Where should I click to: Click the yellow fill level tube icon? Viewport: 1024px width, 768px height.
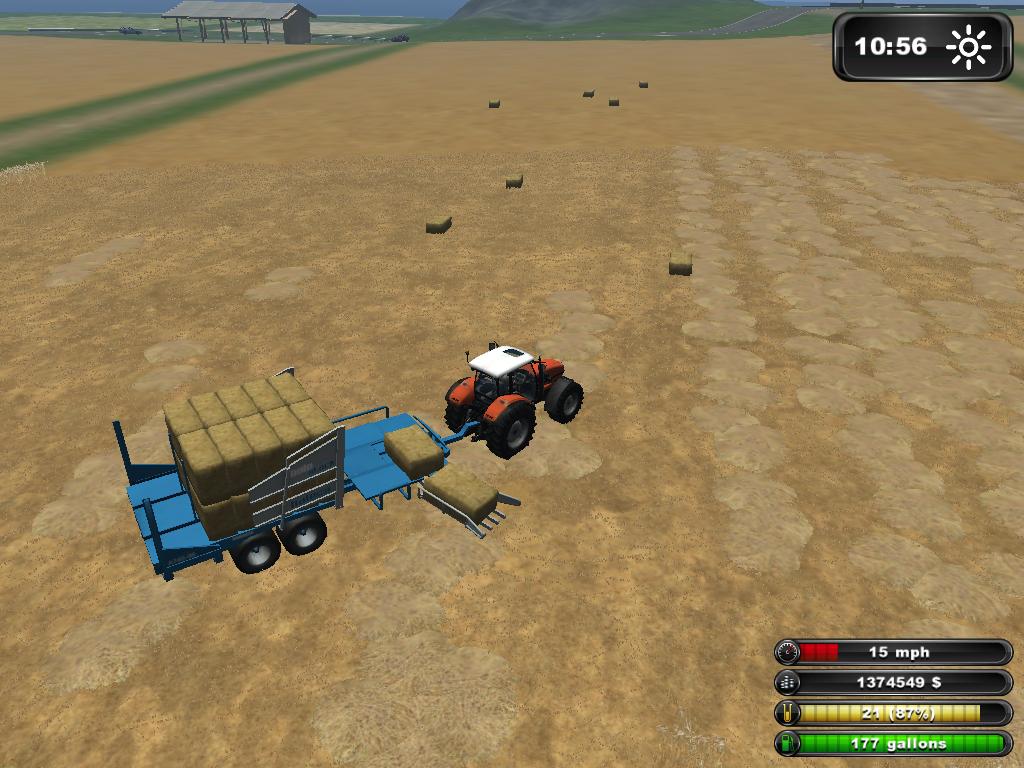click(788, 713)
